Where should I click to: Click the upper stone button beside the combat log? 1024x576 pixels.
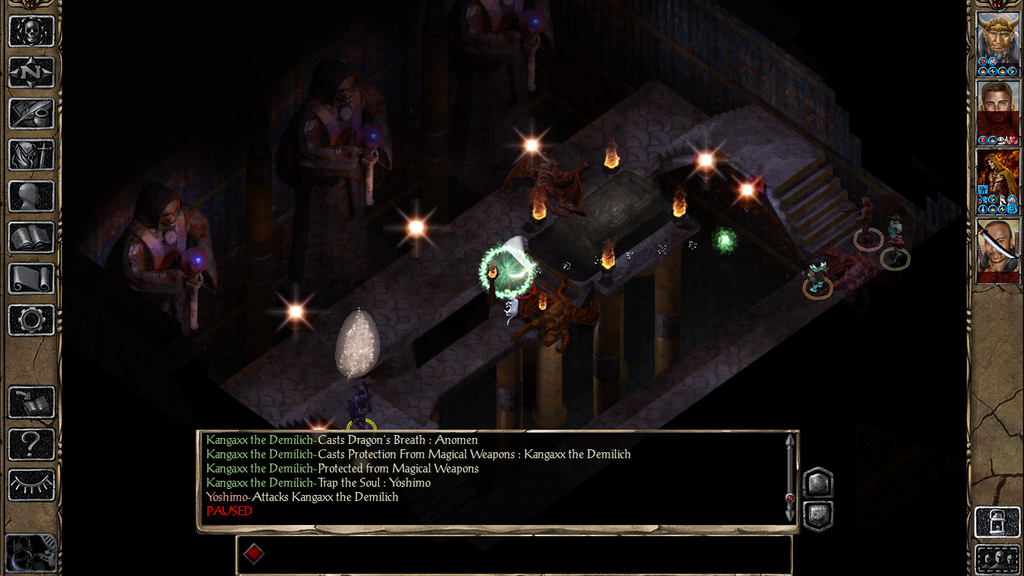tap(817, 483)
